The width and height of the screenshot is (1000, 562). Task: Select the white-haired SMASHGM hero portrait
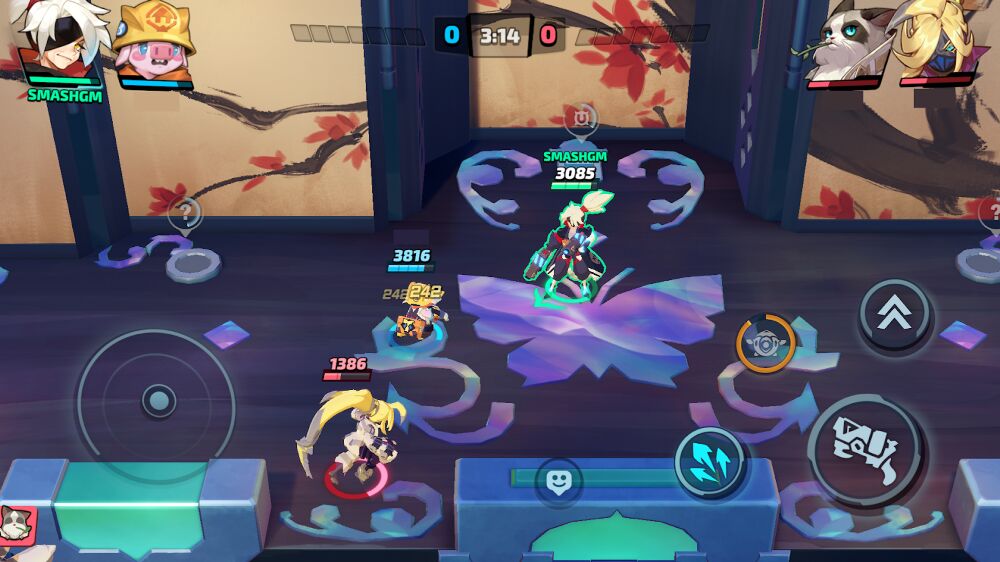(x=60, y=42)
